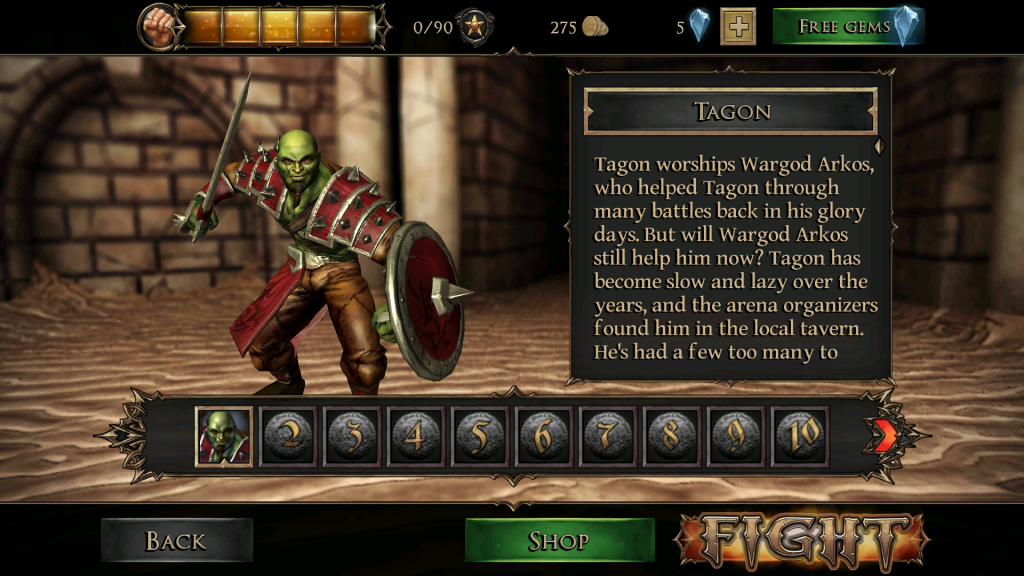
Task: Choose opponent number 6
Action: (x=544, y=436)
